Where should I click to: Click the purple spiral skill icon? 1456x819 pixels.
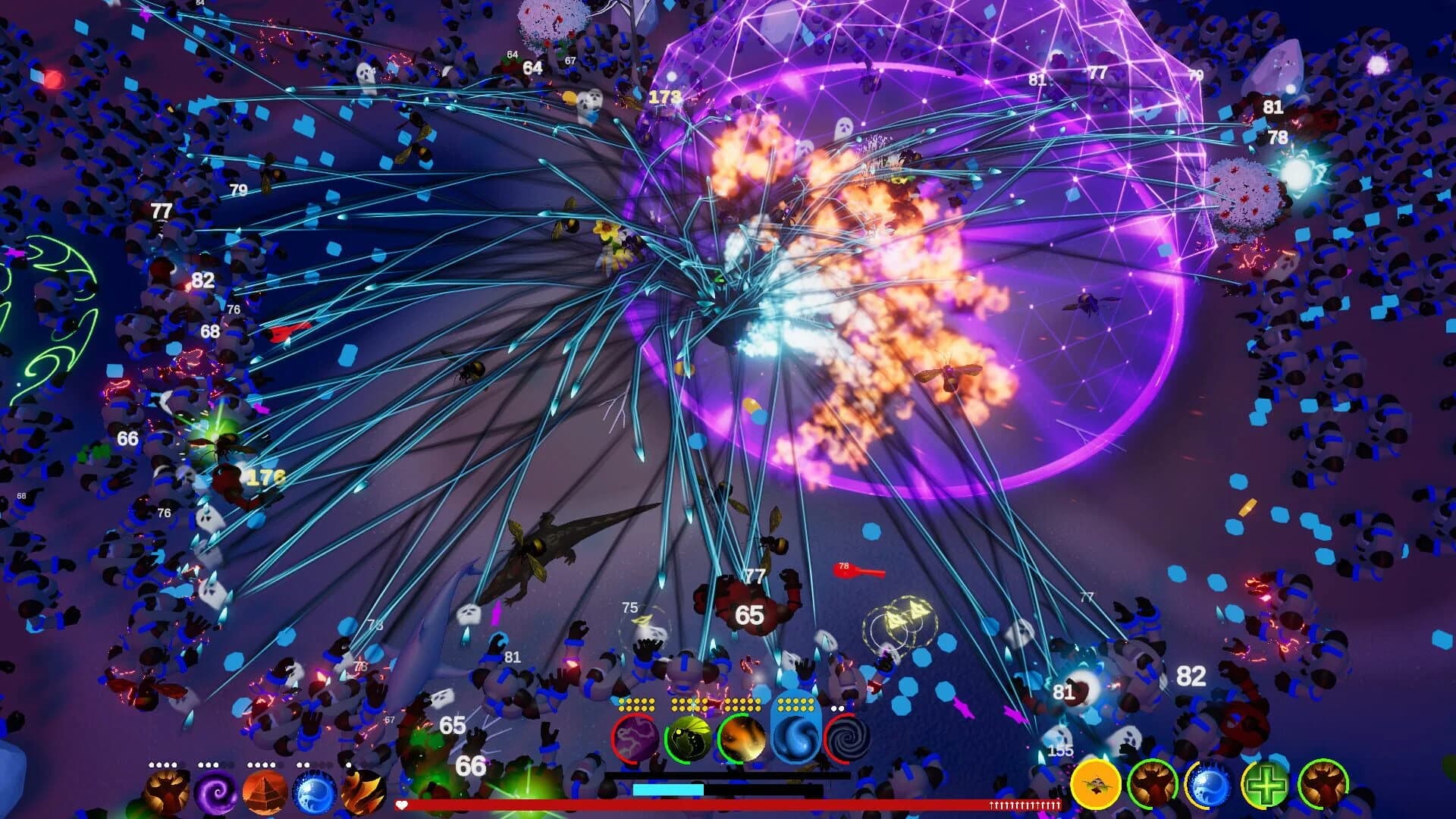coord(216,795)
